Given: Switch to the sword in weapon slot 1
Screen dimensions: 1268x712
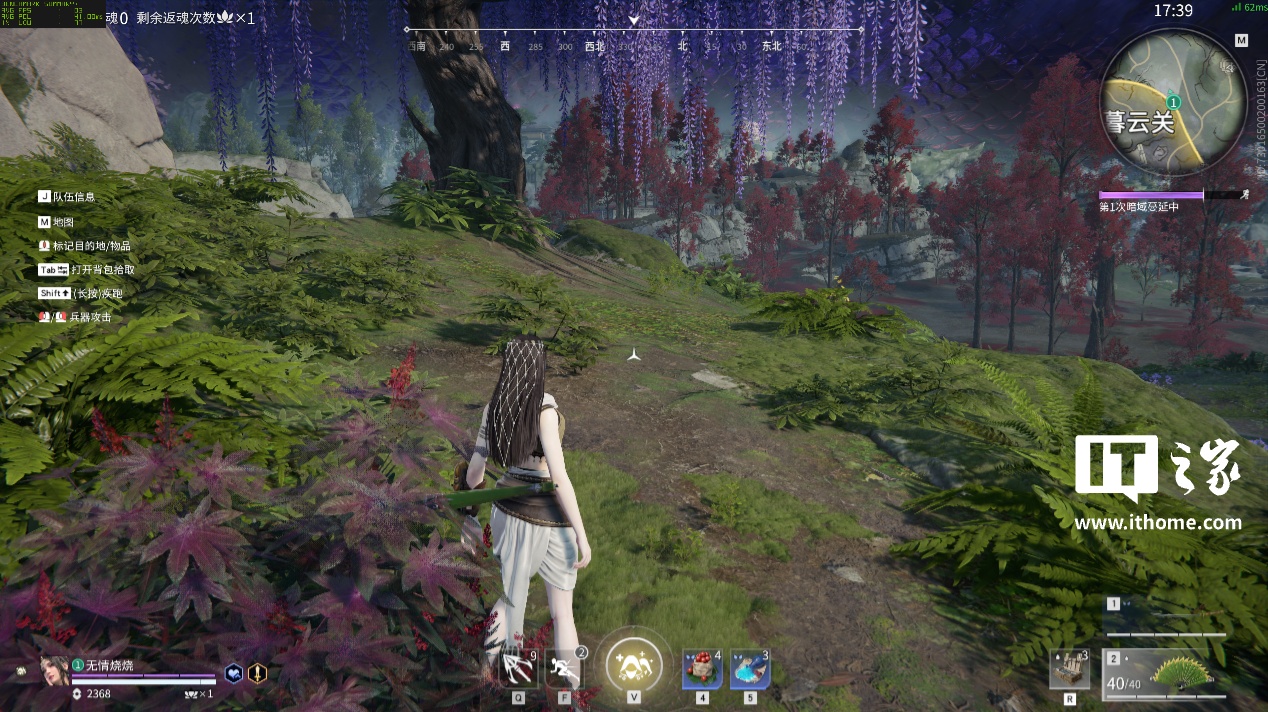Looking at the screenshot, I should point(1166,618).
